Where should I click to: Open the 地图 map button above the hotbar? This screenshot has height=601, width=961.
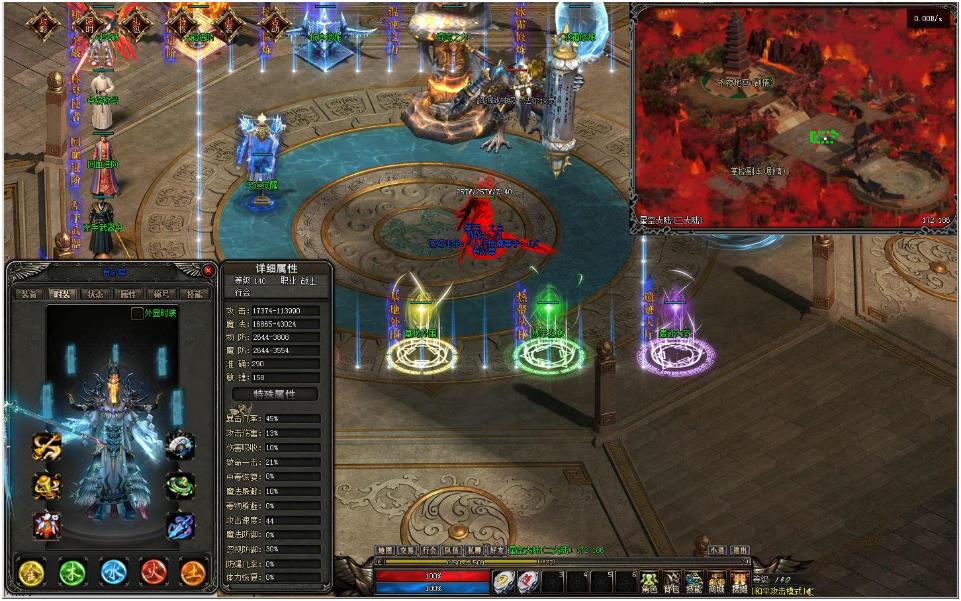pyautogui.click(x=384, y=550)
